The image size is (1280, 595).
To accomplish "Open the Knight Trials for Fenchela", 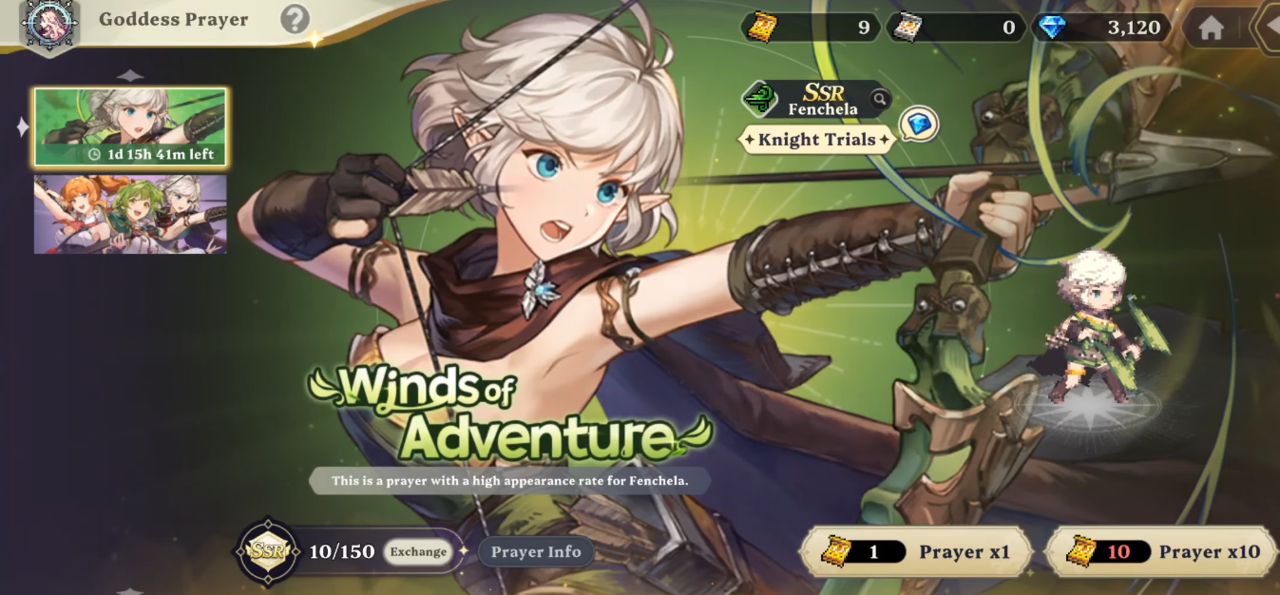I will tap(816, 140).
